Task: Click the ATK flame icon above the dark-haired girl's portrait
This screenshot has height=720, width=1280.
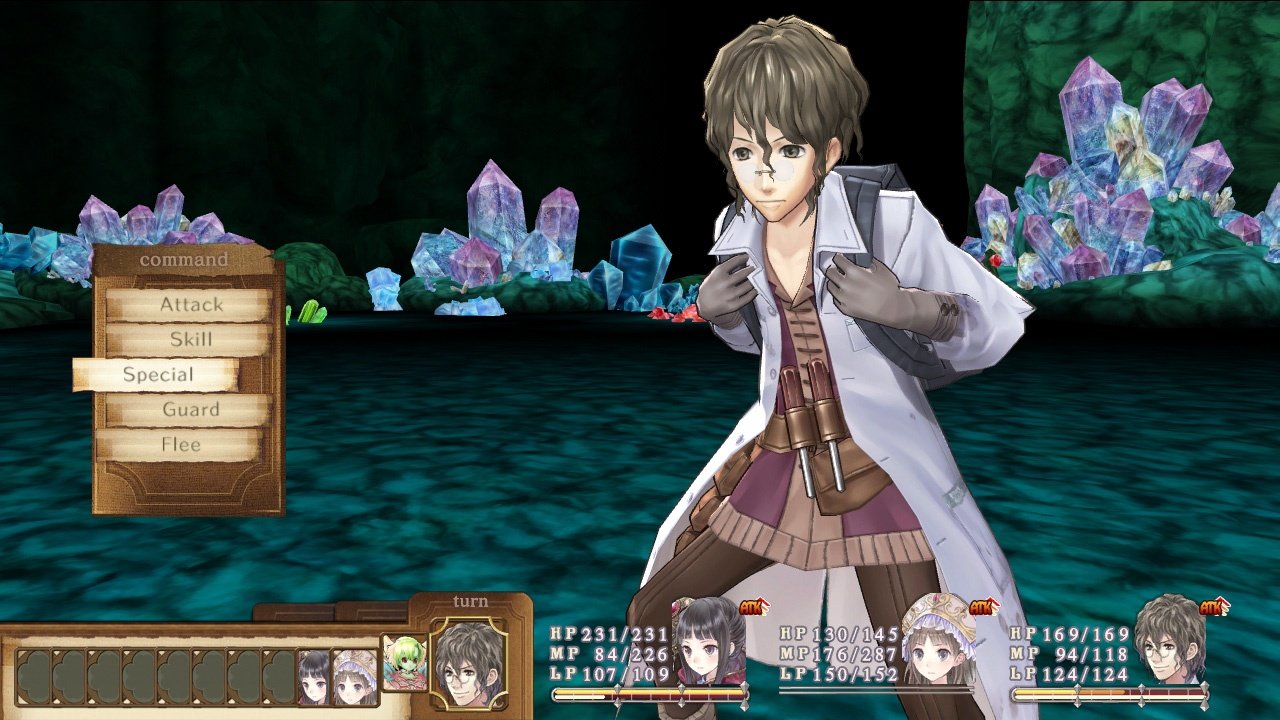Action: 752,607
